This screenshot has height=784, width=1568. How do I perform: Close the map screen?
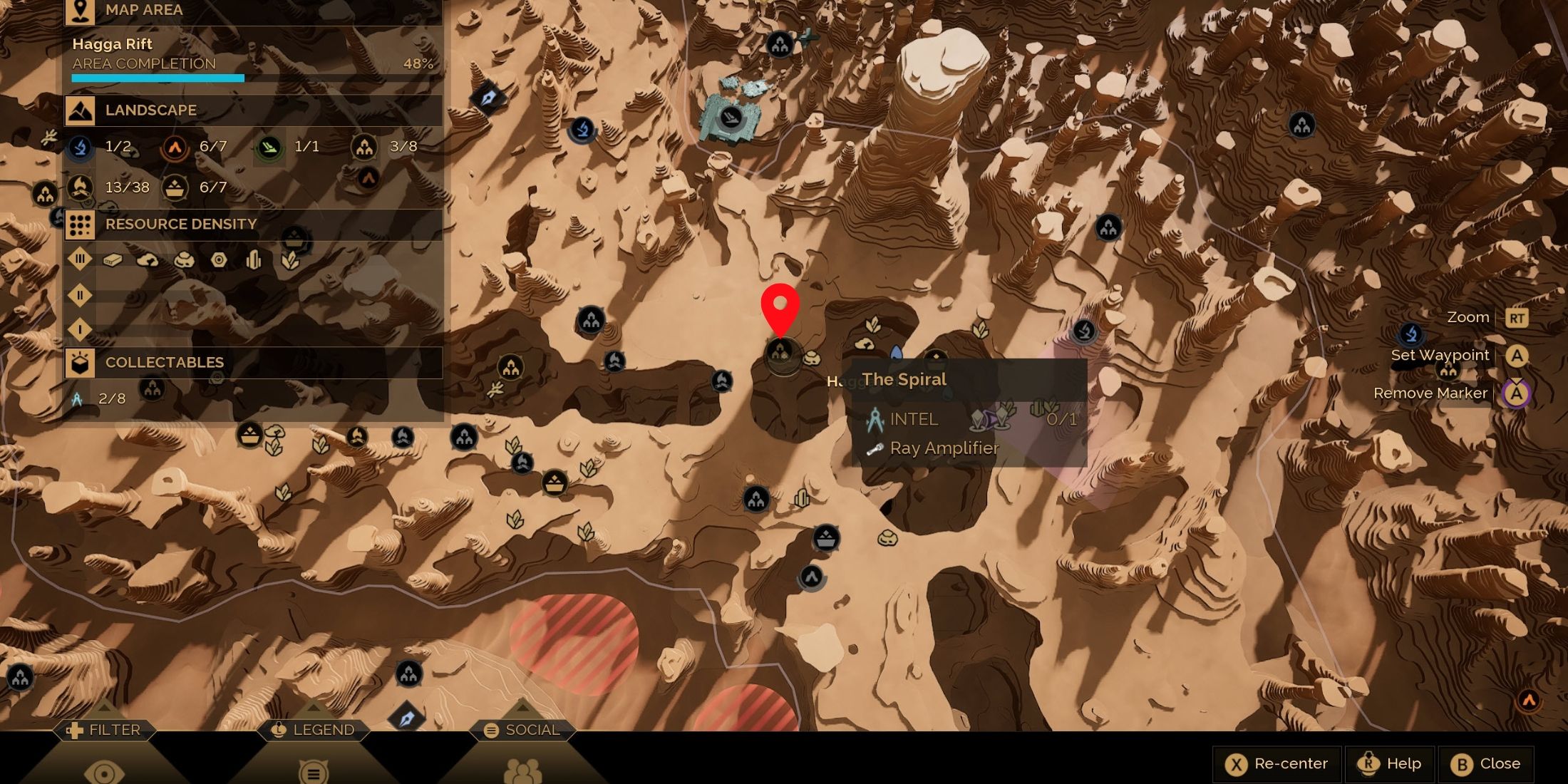tap(1486, 764)
